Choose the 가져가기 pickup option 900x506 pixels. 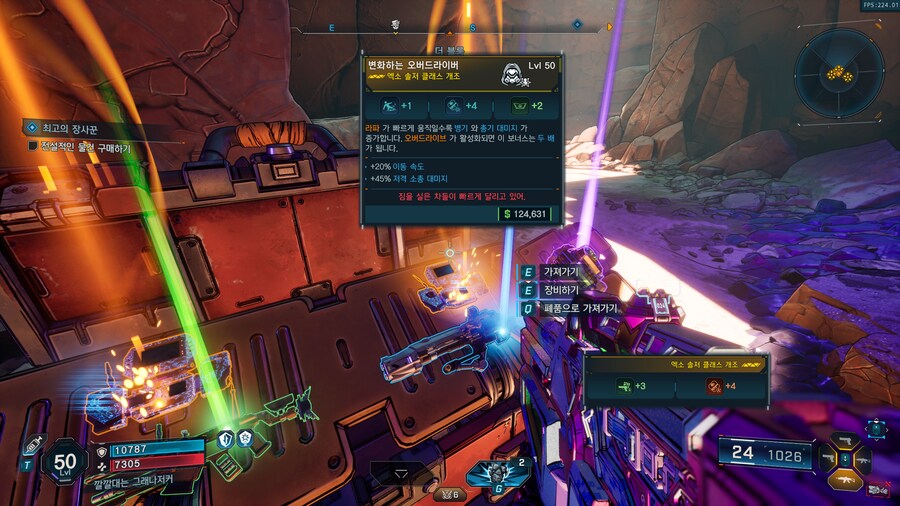(560, 272)
